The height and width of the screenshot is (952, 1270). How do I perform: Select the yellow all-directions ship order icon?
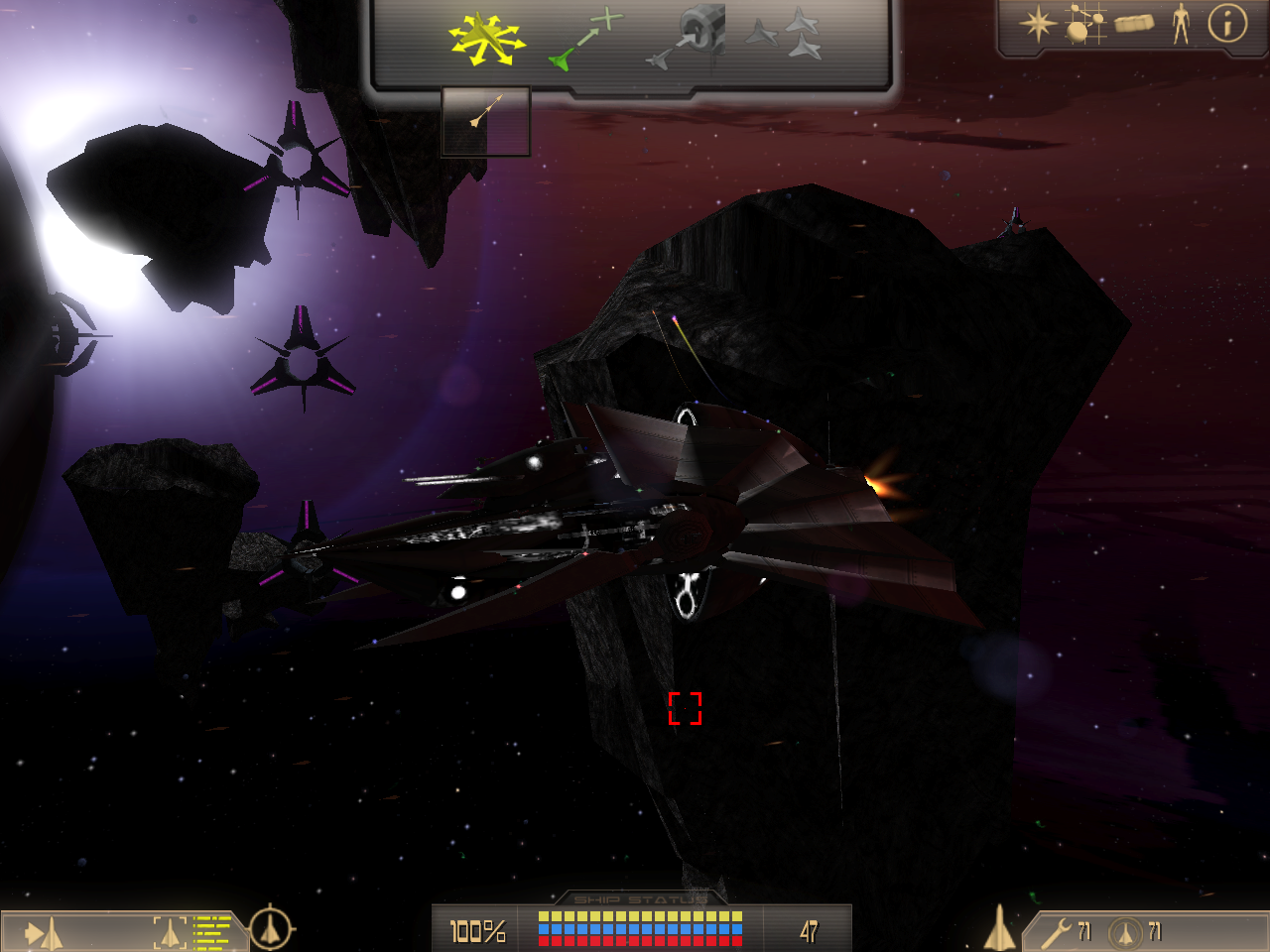click(485, 40)
